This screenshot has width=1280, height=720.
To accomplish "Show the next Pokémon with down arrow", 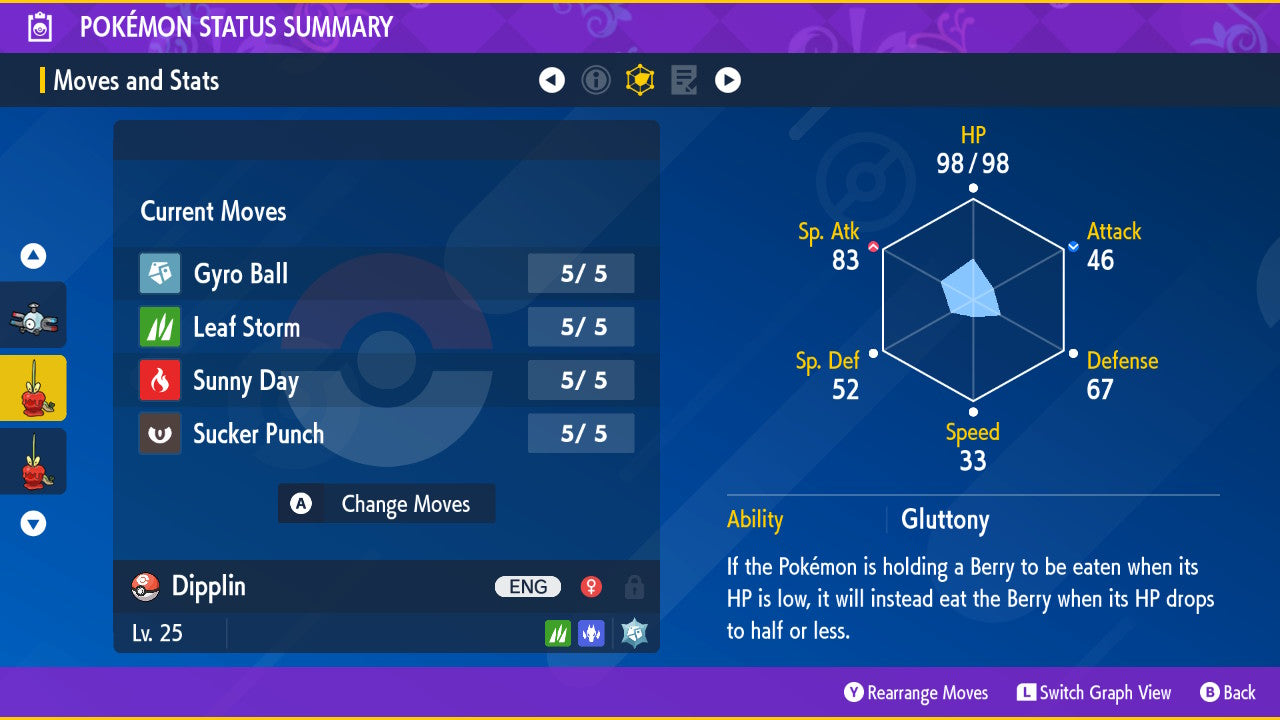I will (x=33, y=523).
